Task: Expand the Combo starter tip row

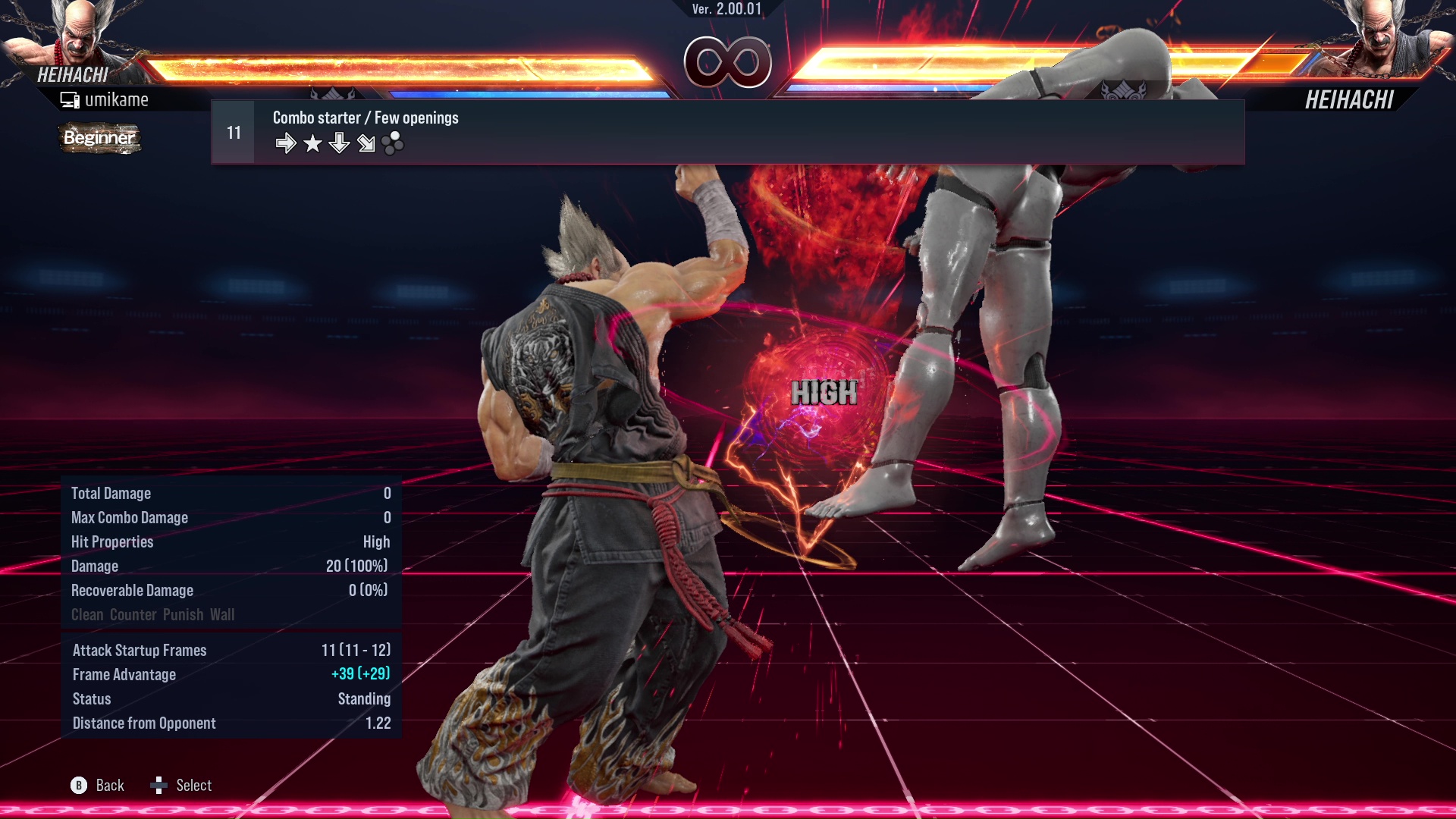Action: 365,118
